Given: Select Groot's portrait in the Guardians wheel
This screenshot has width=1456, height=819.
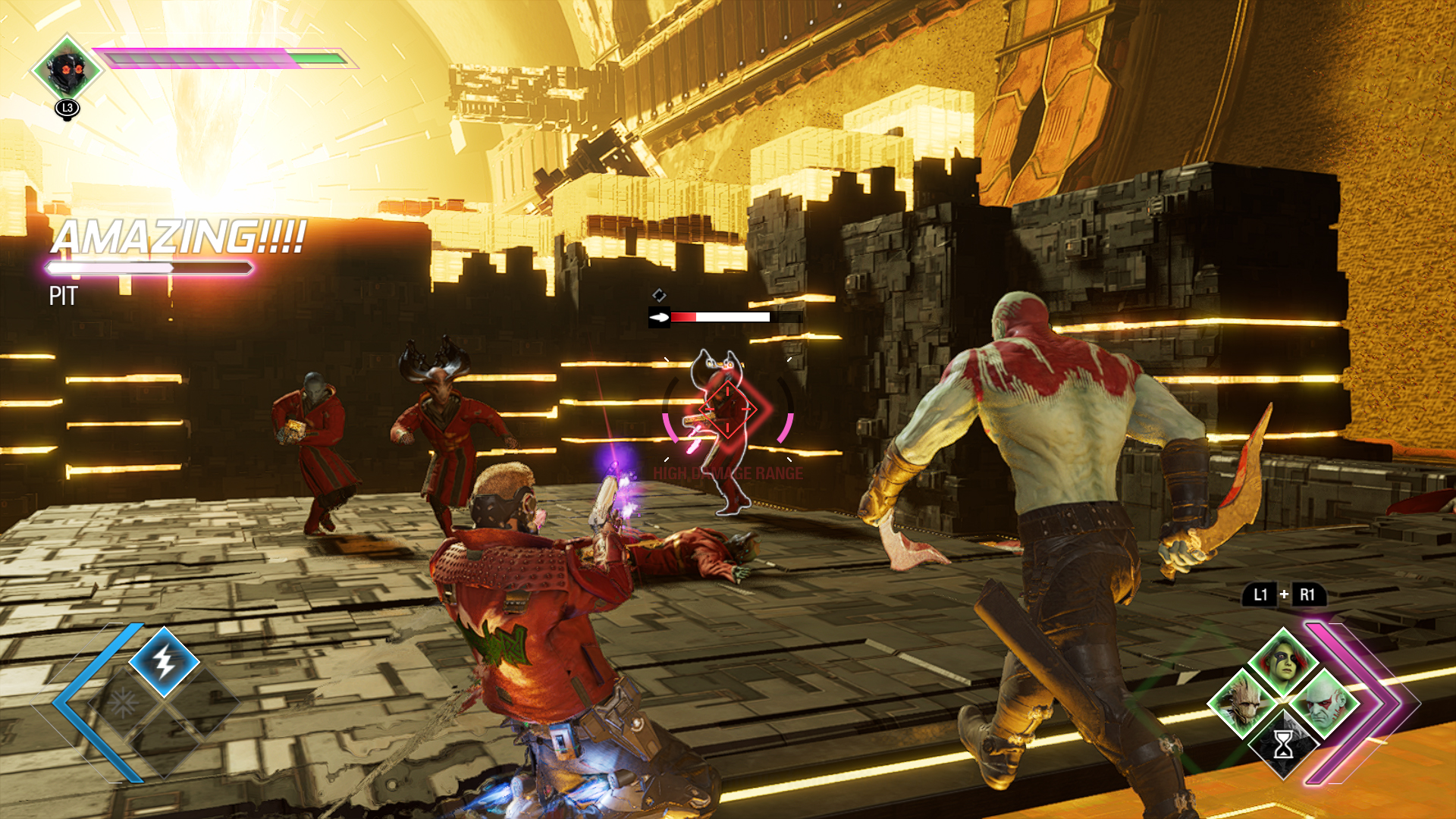Looking at the screenshot, I should tap(1242, 704).
